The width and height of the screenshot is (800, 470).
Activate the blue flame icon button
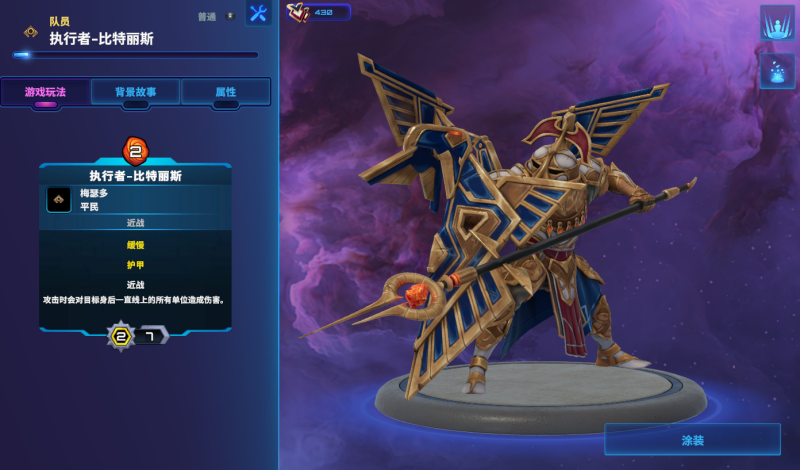tap(777, 71)
